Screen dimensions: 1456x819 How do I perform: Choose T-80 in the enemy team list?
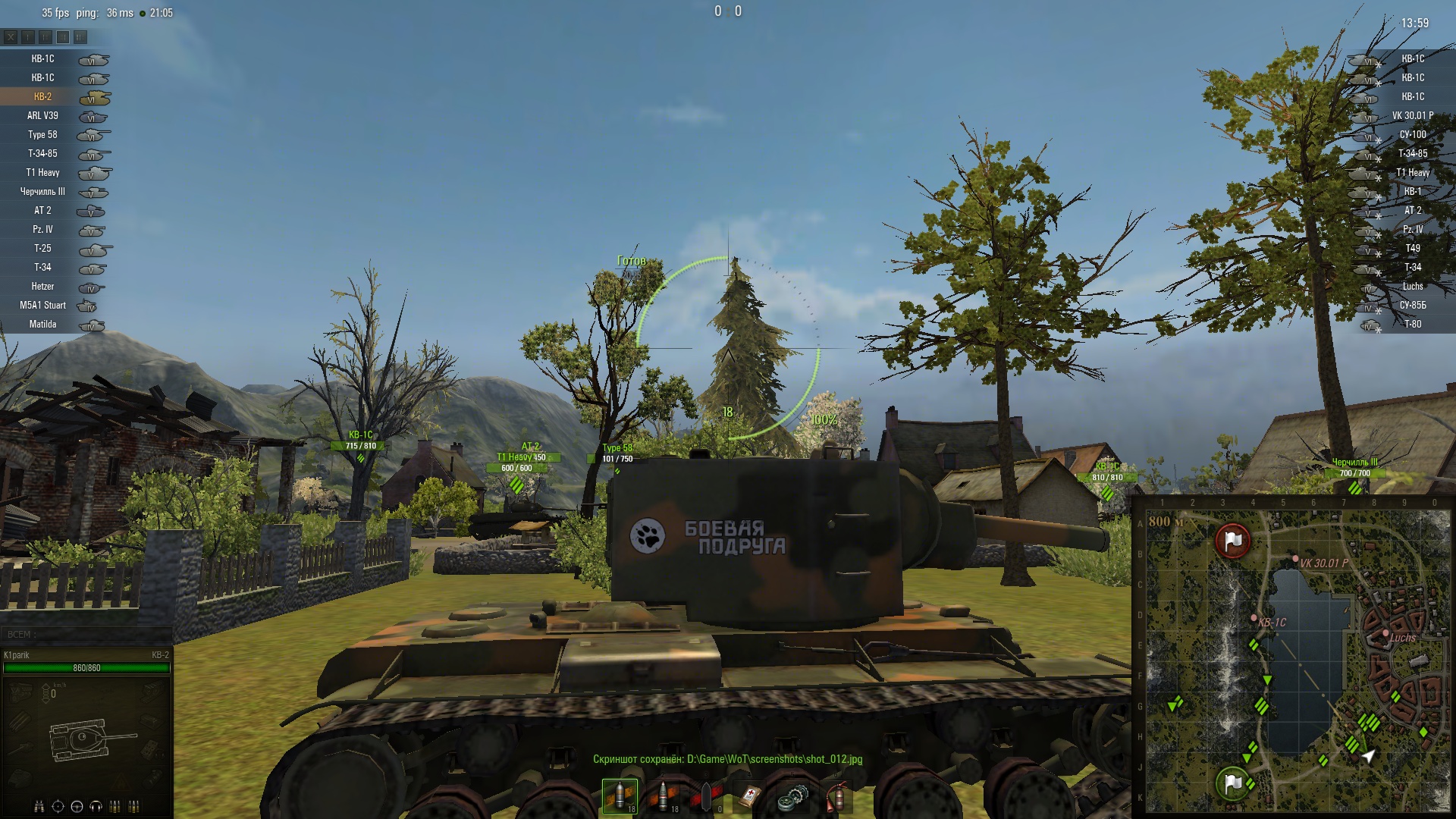[x=1412, y=325]
